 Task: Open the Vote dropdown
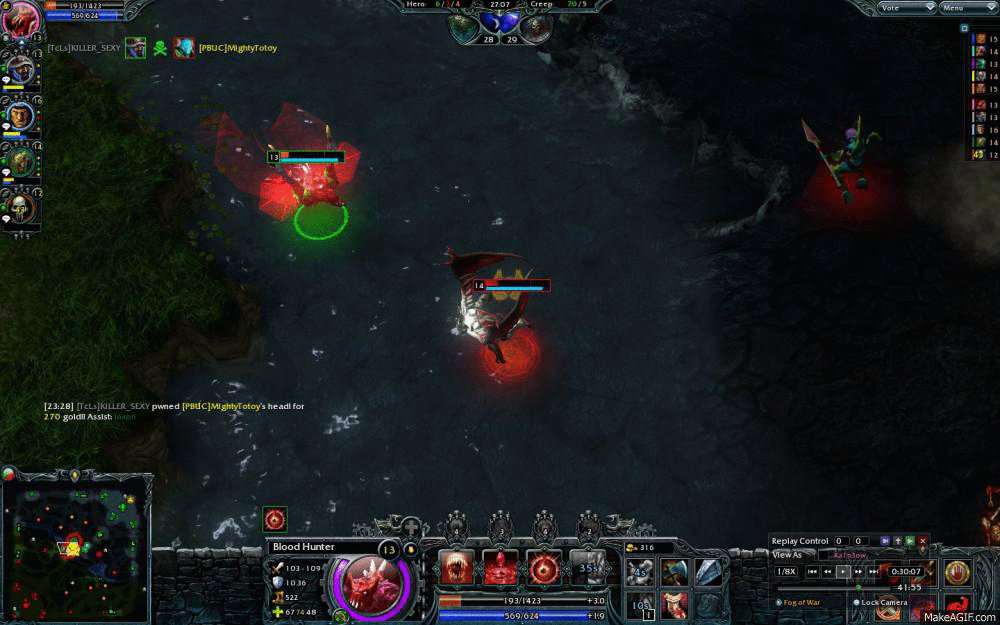pyautogui.click(x=906, y=8)
